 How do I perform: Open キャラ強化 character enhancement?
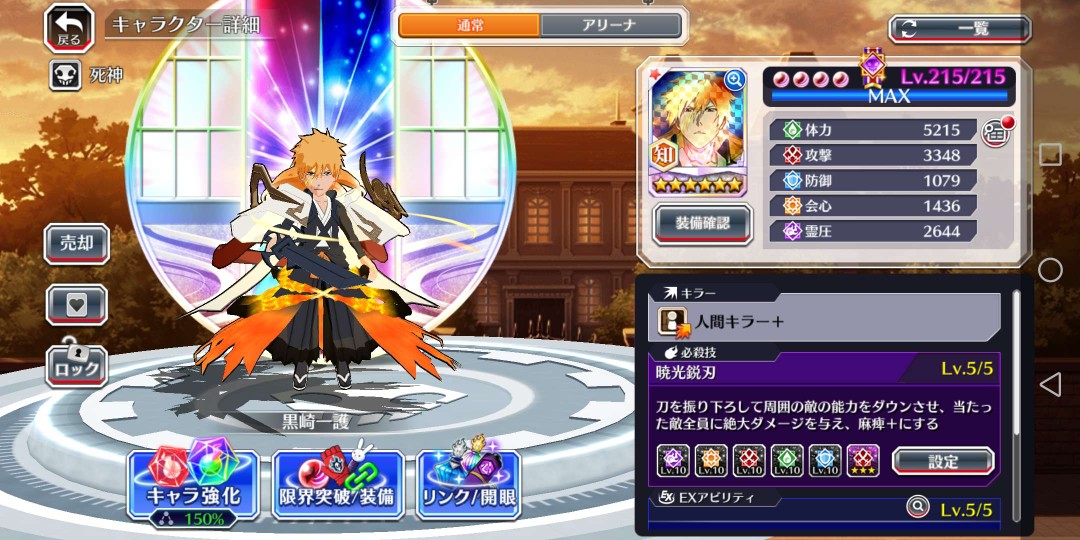tap(193, 486)
